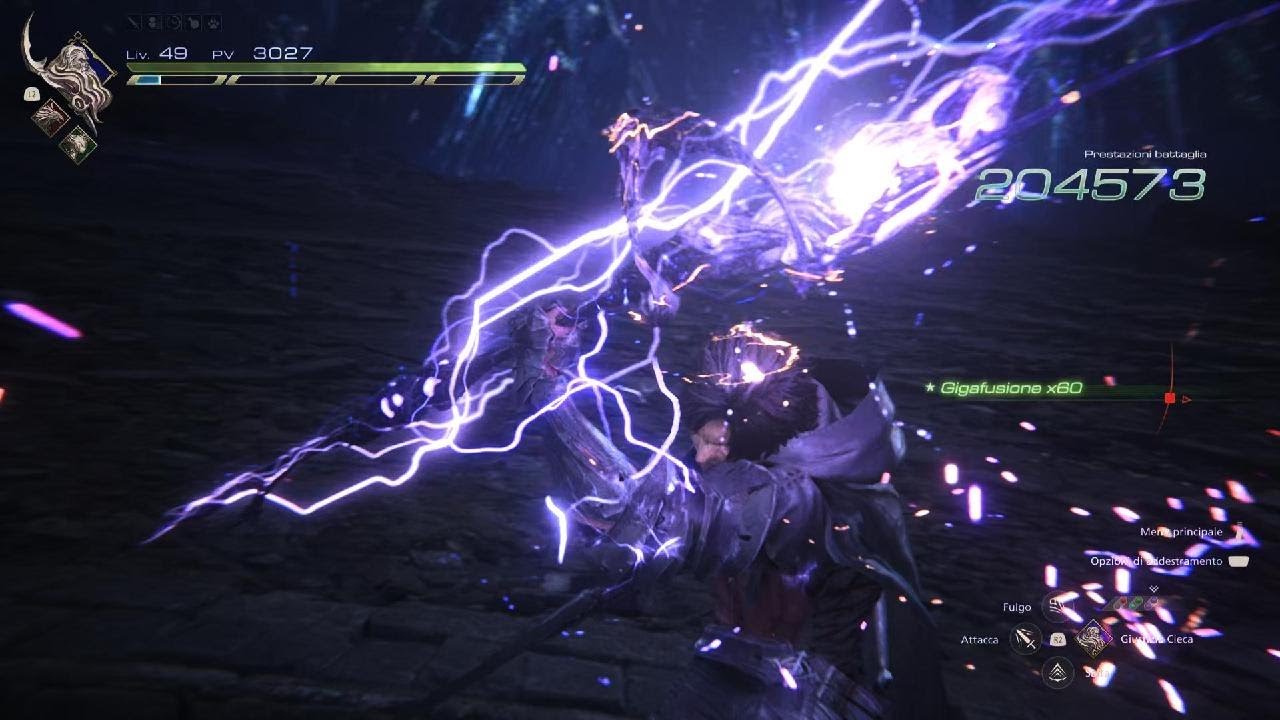The height and width of the screenshot is (720, 1280).
Task: Click Clive's HP gauge bar
Action: (x=320, y=70)
